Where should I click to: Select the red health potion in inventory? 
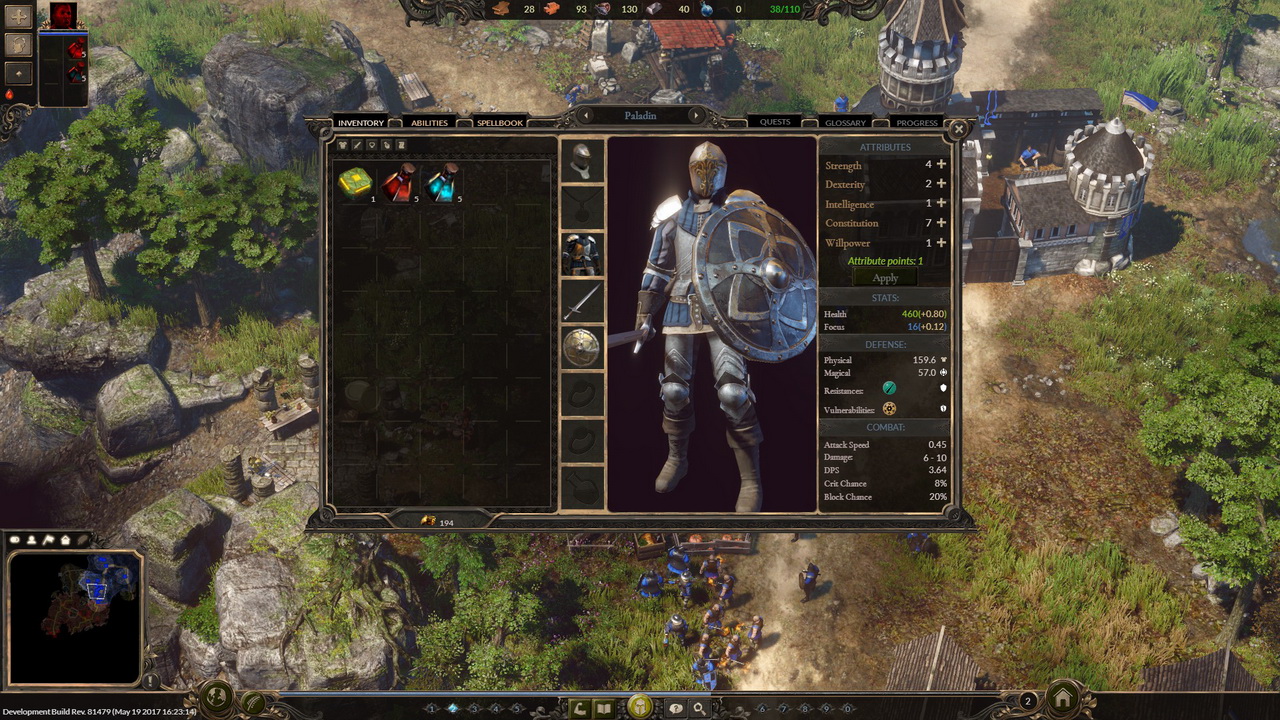399,184
